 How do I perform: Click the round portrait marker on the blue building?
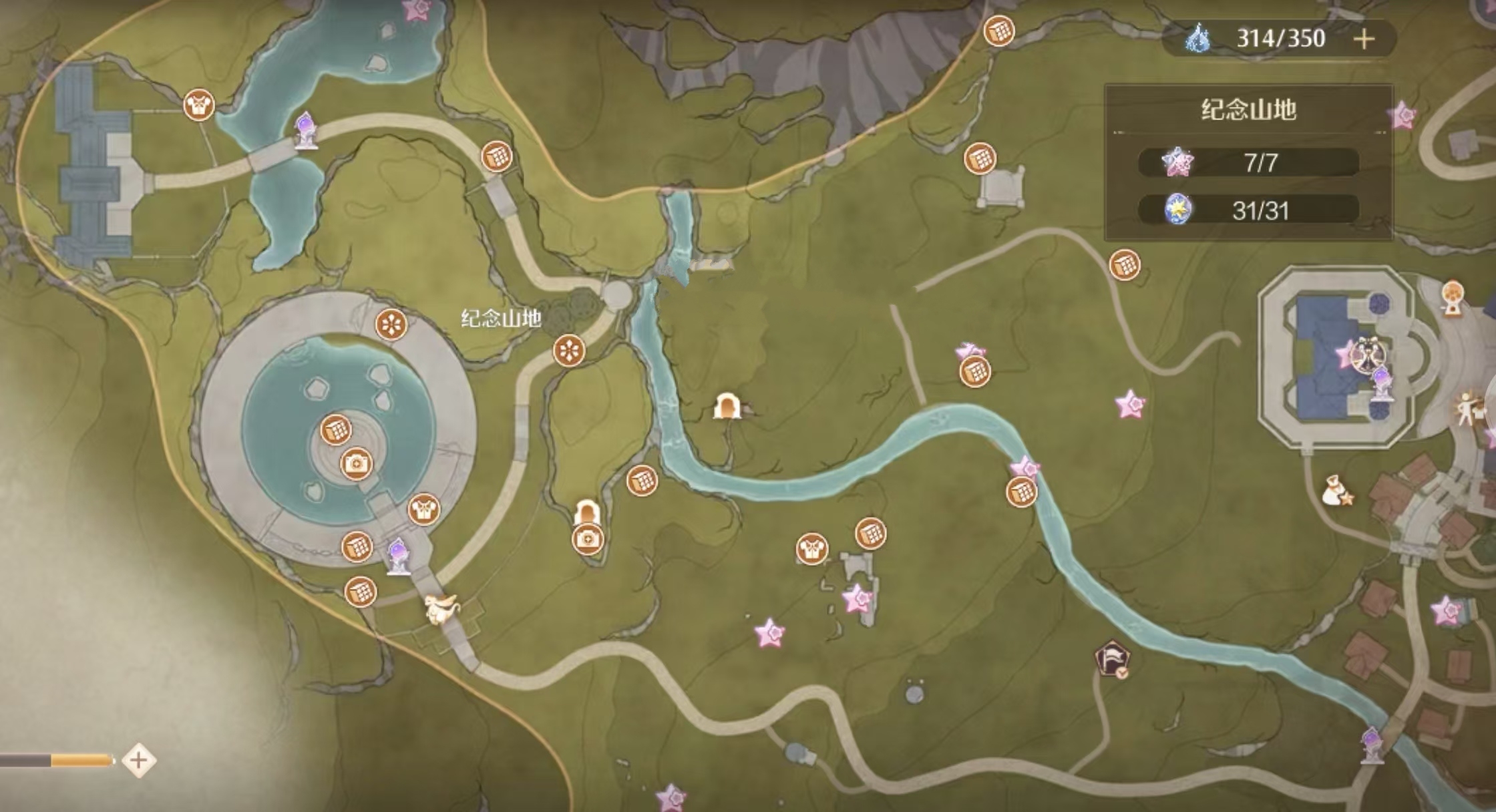coord(1366,354)
